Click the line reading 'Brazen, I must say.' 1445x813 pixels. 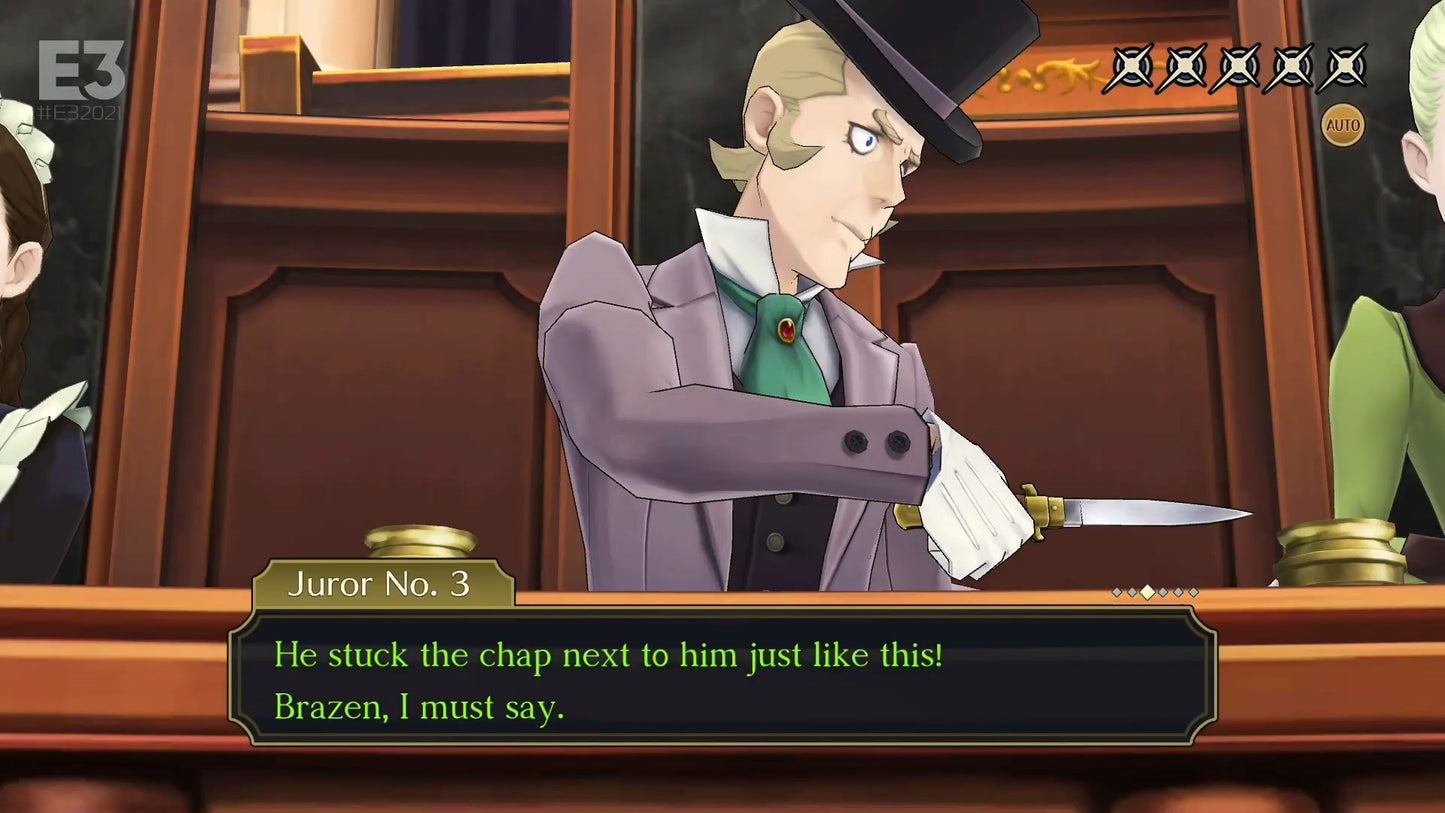pyautogui.click(x=419, y=707)
